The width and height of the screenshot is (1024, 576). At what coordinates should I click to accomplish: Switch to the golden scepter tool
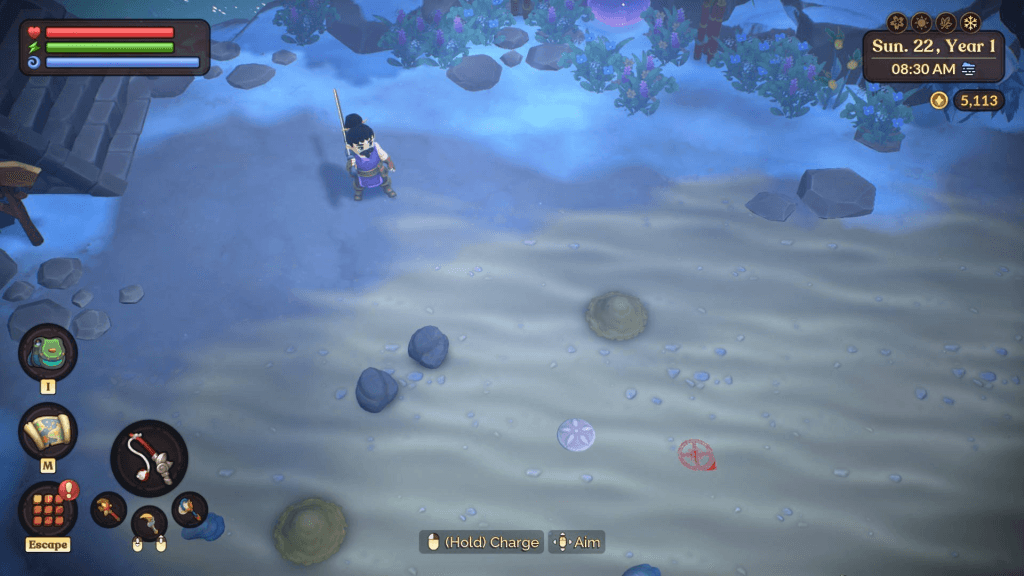(108, 509)
